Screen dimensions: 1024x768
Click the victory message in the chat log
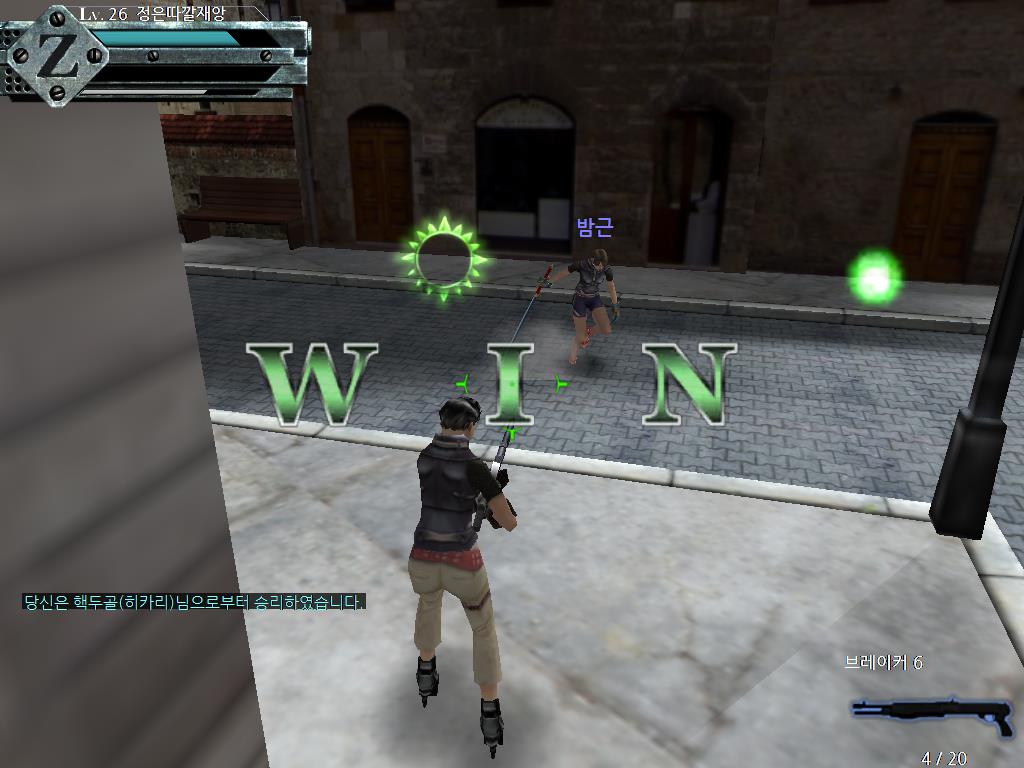tap(194, 602)
